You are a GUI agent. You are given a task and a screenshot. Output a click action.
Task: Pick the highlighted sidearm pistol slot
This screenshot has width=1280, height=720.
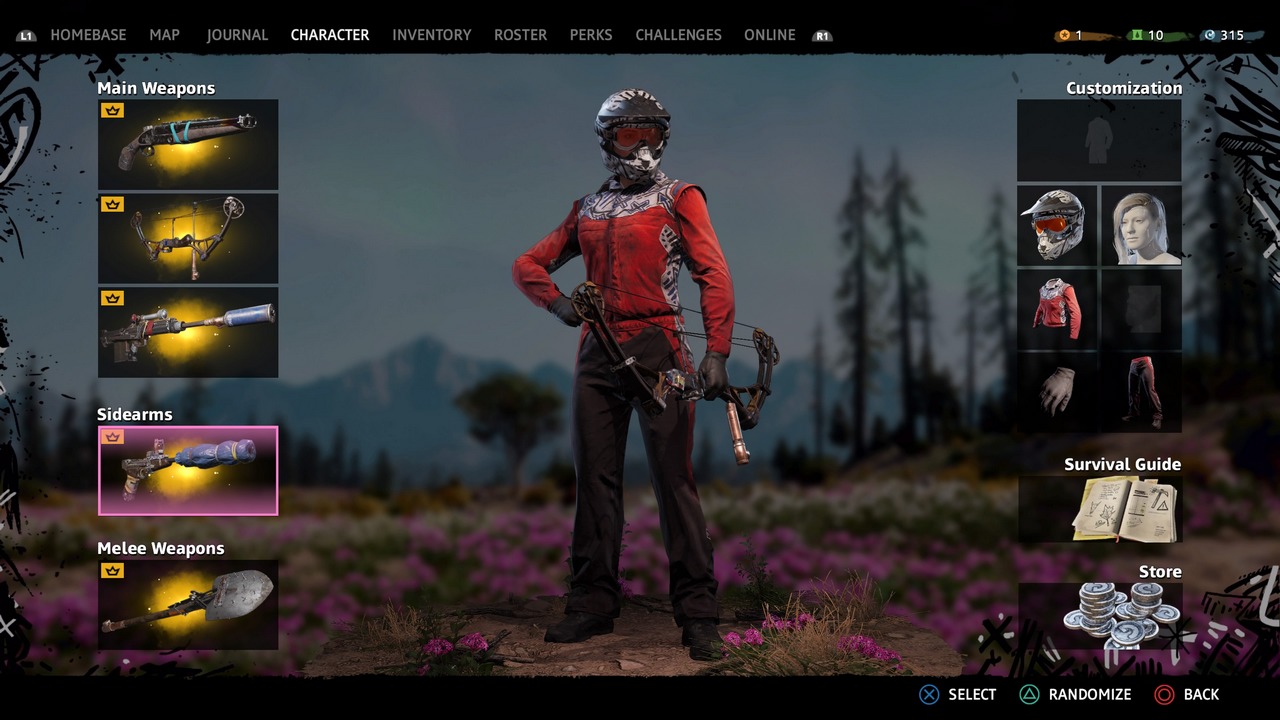point(188,470)
